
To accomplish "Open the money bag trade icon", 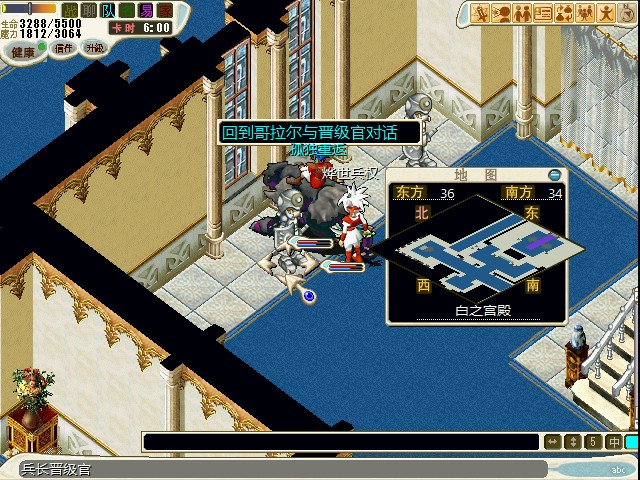I will [x=565, y=13].
